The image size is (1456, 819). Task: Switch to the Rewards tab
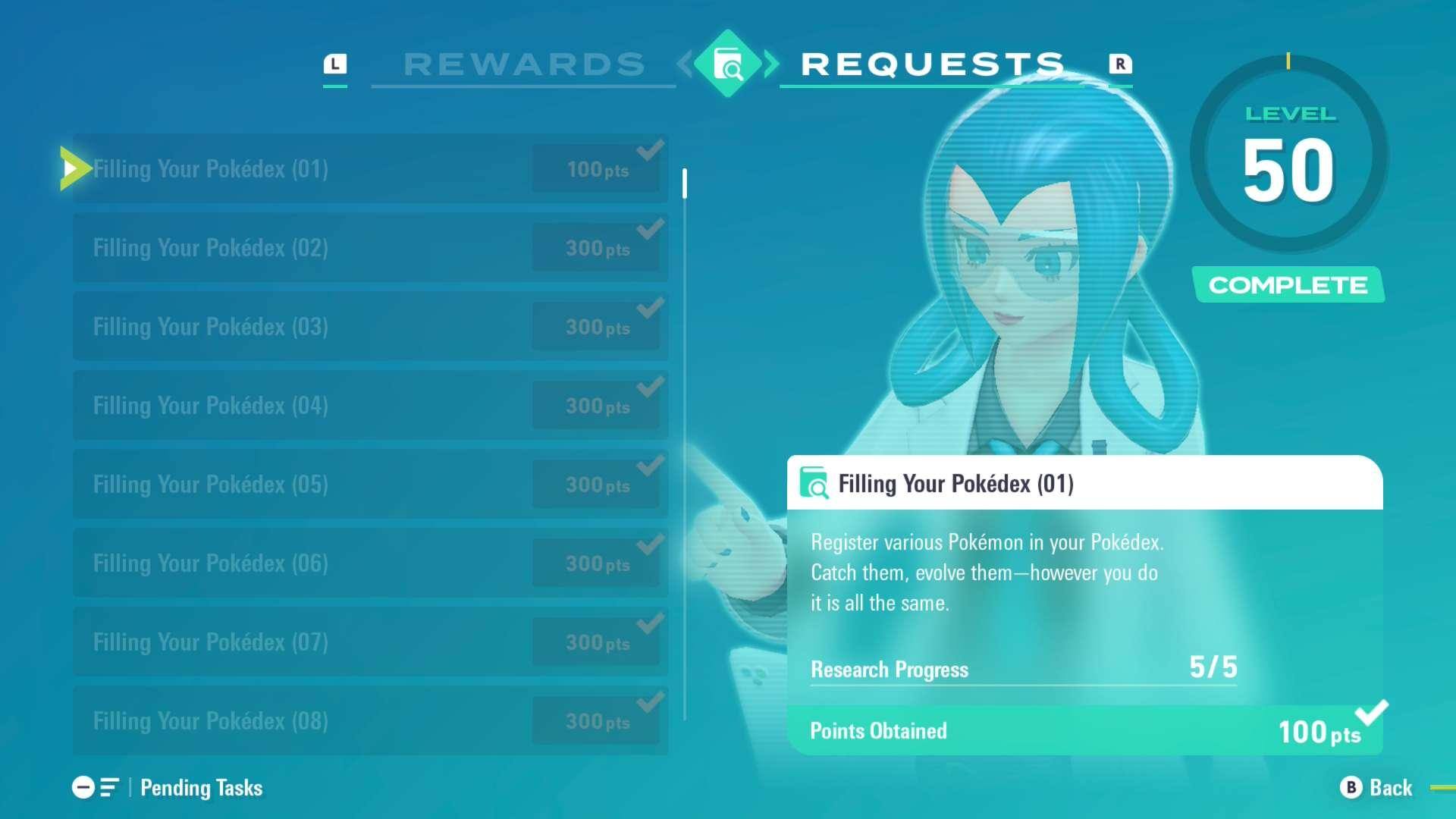(523, 64)
